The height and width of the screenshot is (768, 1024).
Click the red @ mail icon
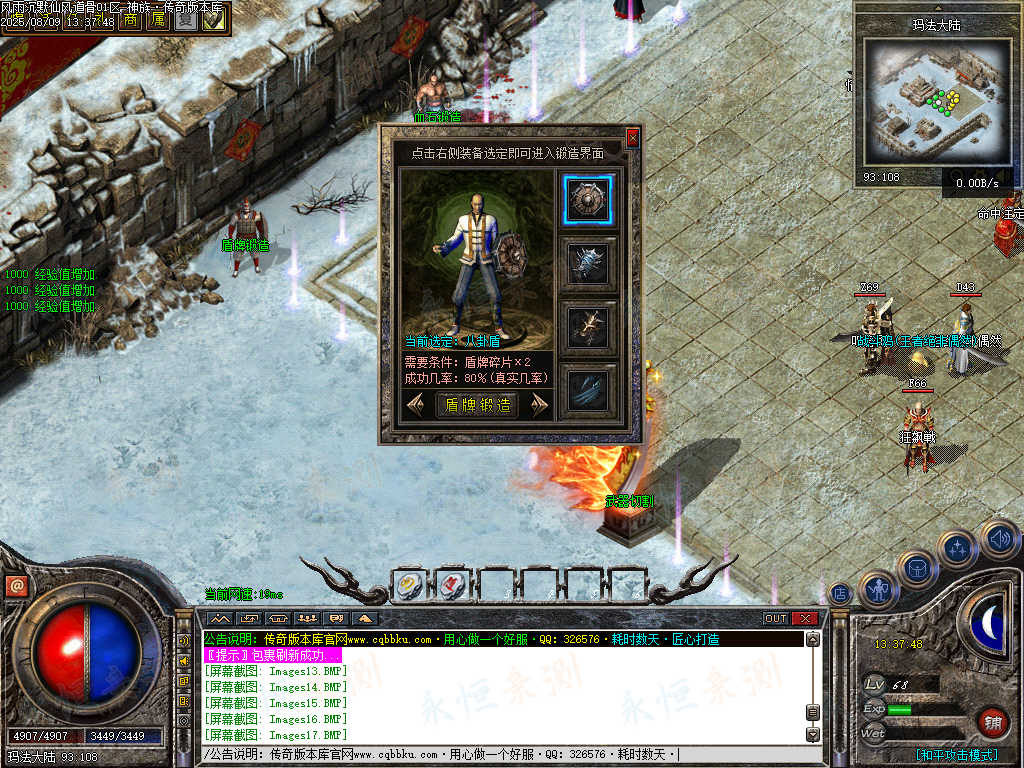point(15,587)
